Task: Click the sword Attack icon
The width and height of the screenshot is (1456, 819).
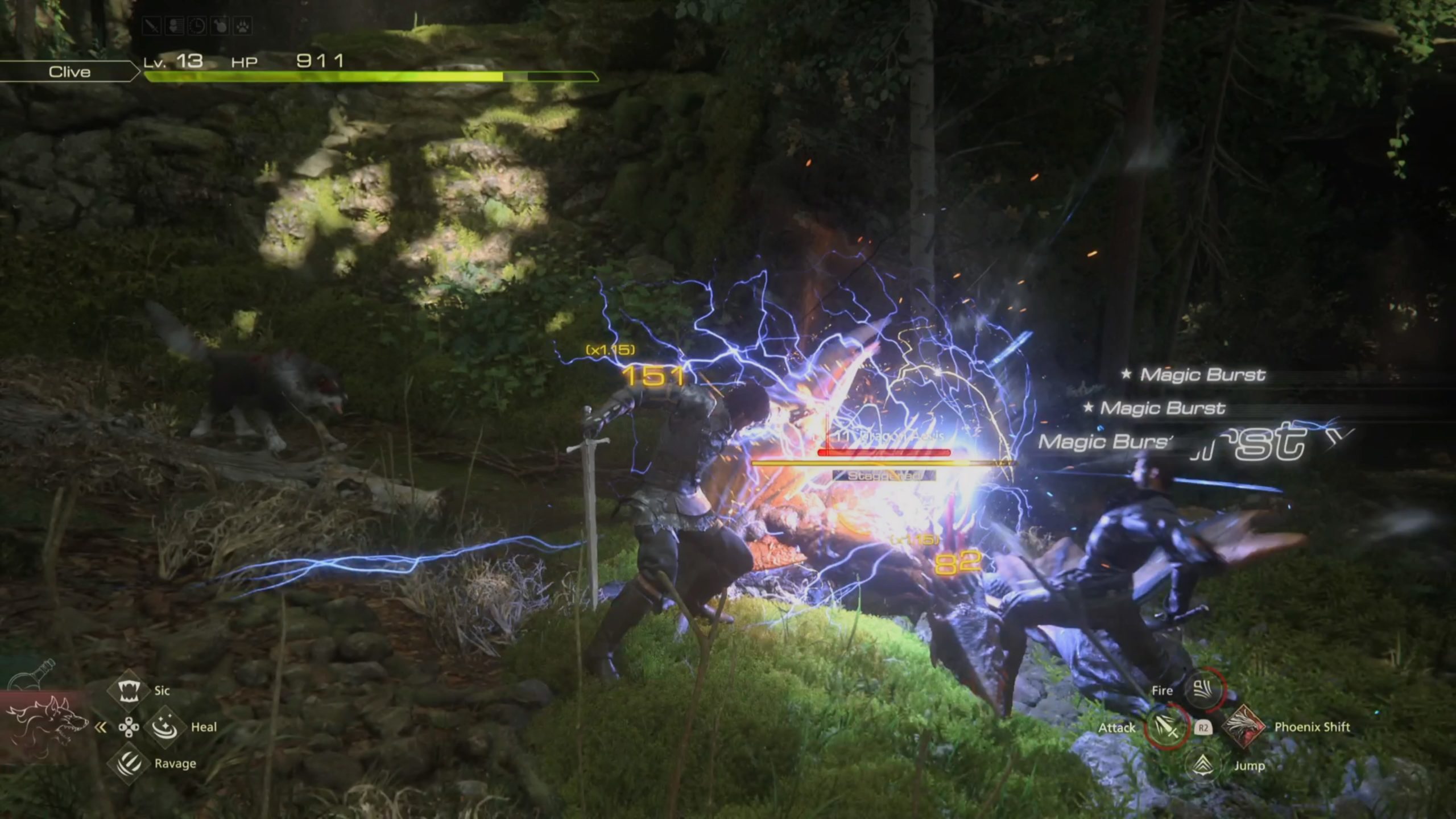Action: (1166, 727)
